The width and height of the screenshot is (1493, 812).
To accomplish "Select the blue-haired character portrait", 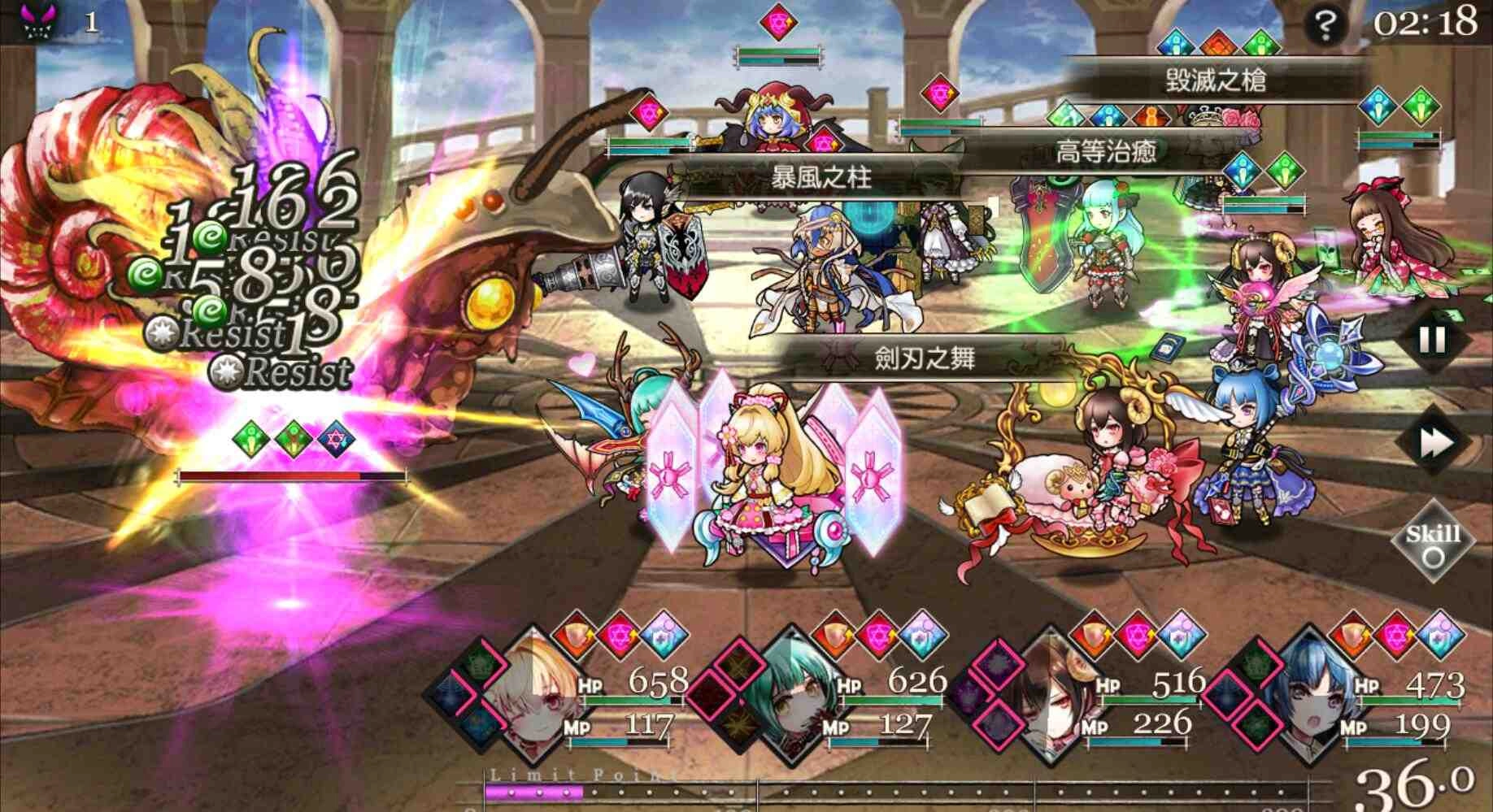I will tap(1309, 701).
